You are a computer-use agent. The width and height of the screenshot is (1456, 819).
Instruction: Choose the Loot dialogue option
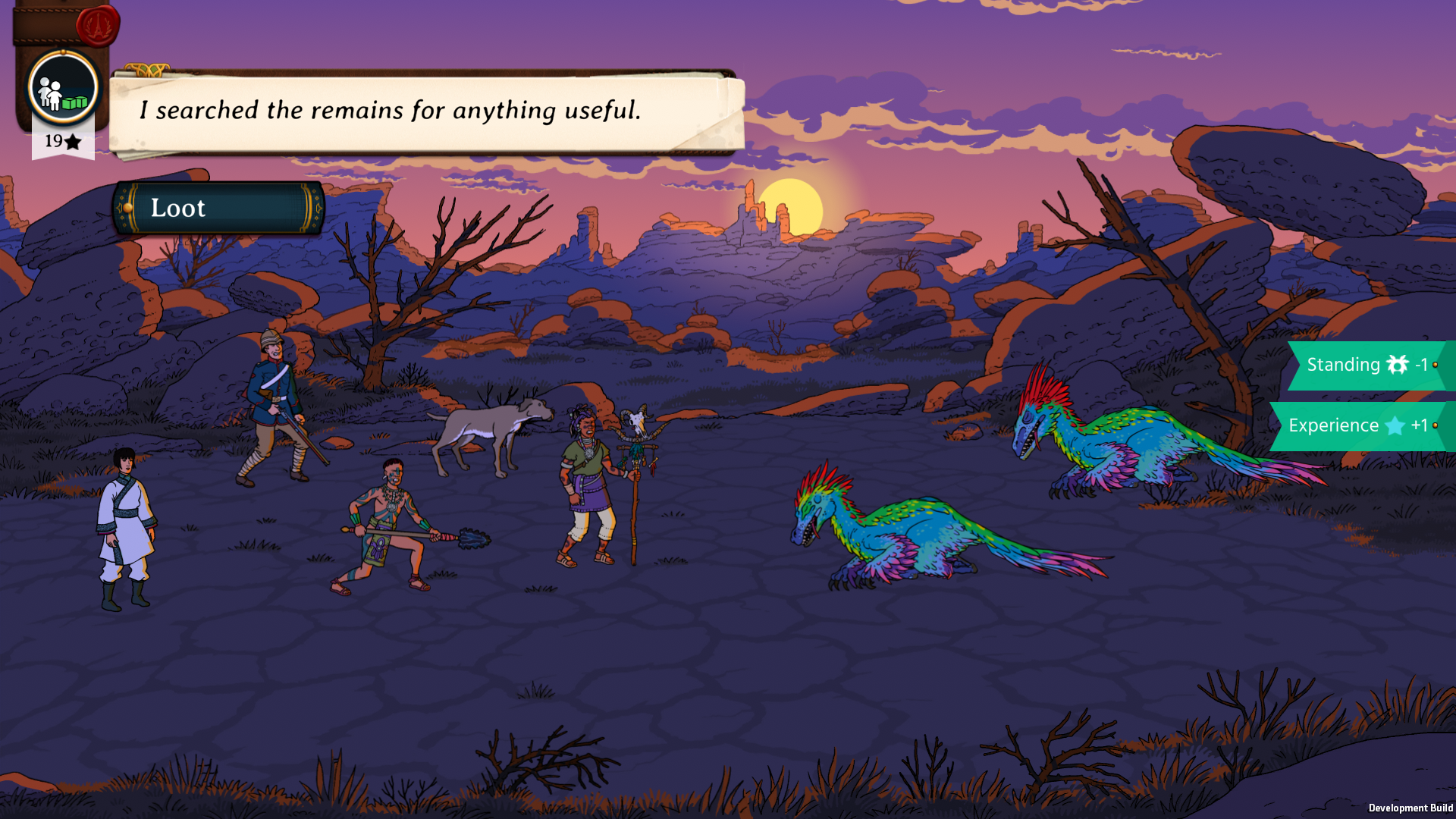(218, 208)
